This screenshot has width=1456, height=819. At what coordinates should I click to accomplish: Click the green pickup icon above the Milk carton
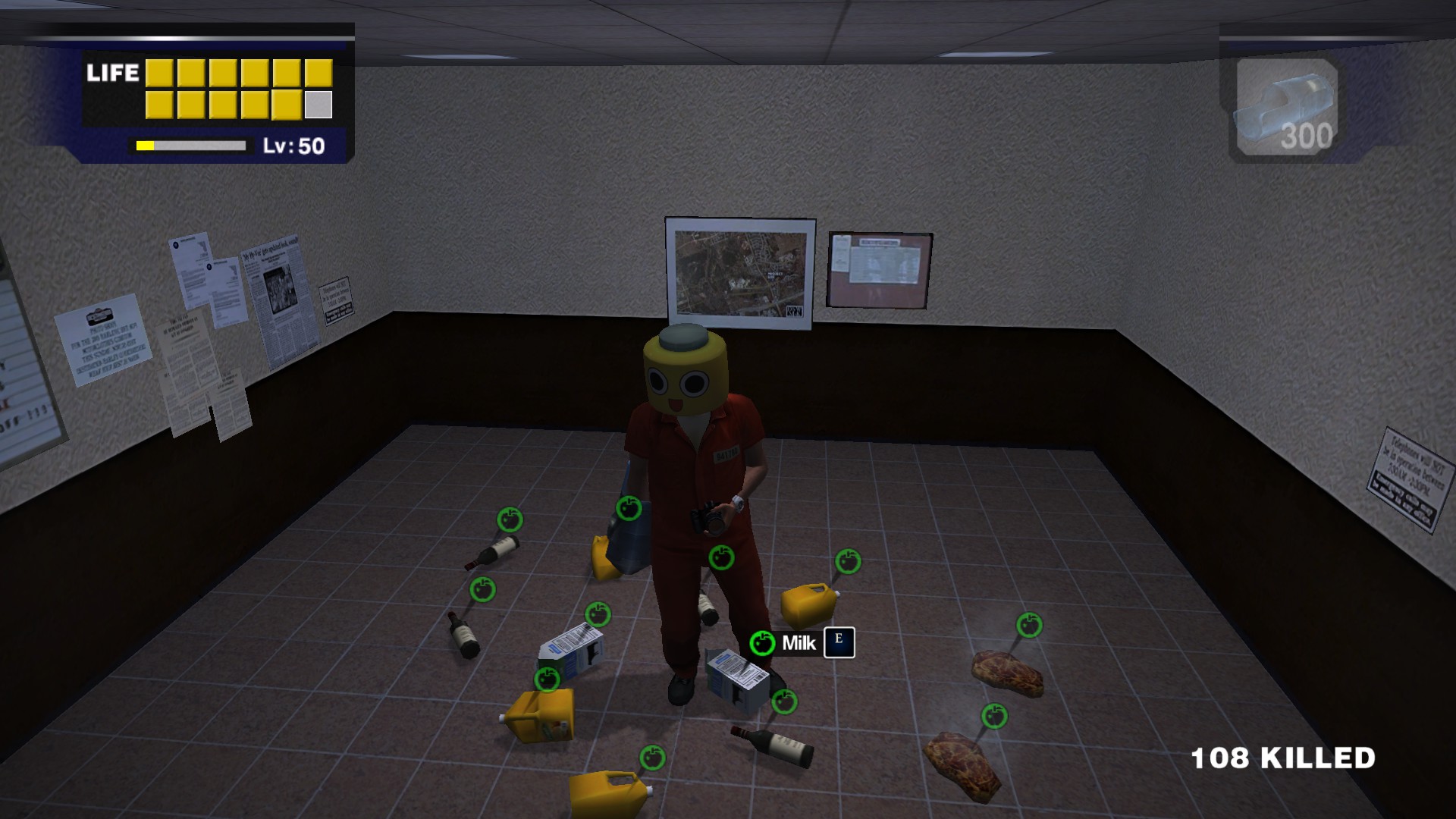click(762, 643)
